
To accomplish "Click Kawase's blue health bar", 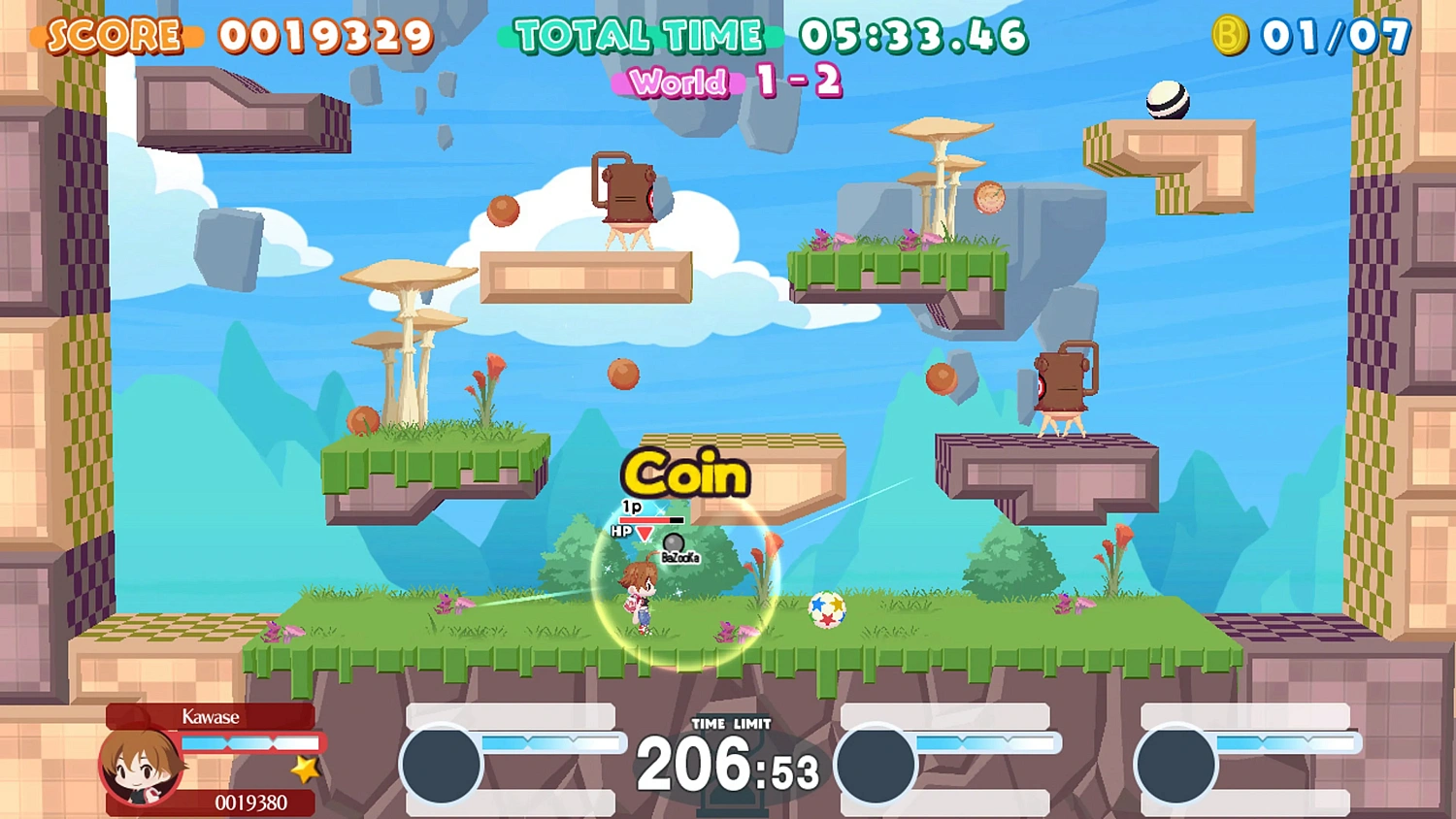I will point(251,742).
